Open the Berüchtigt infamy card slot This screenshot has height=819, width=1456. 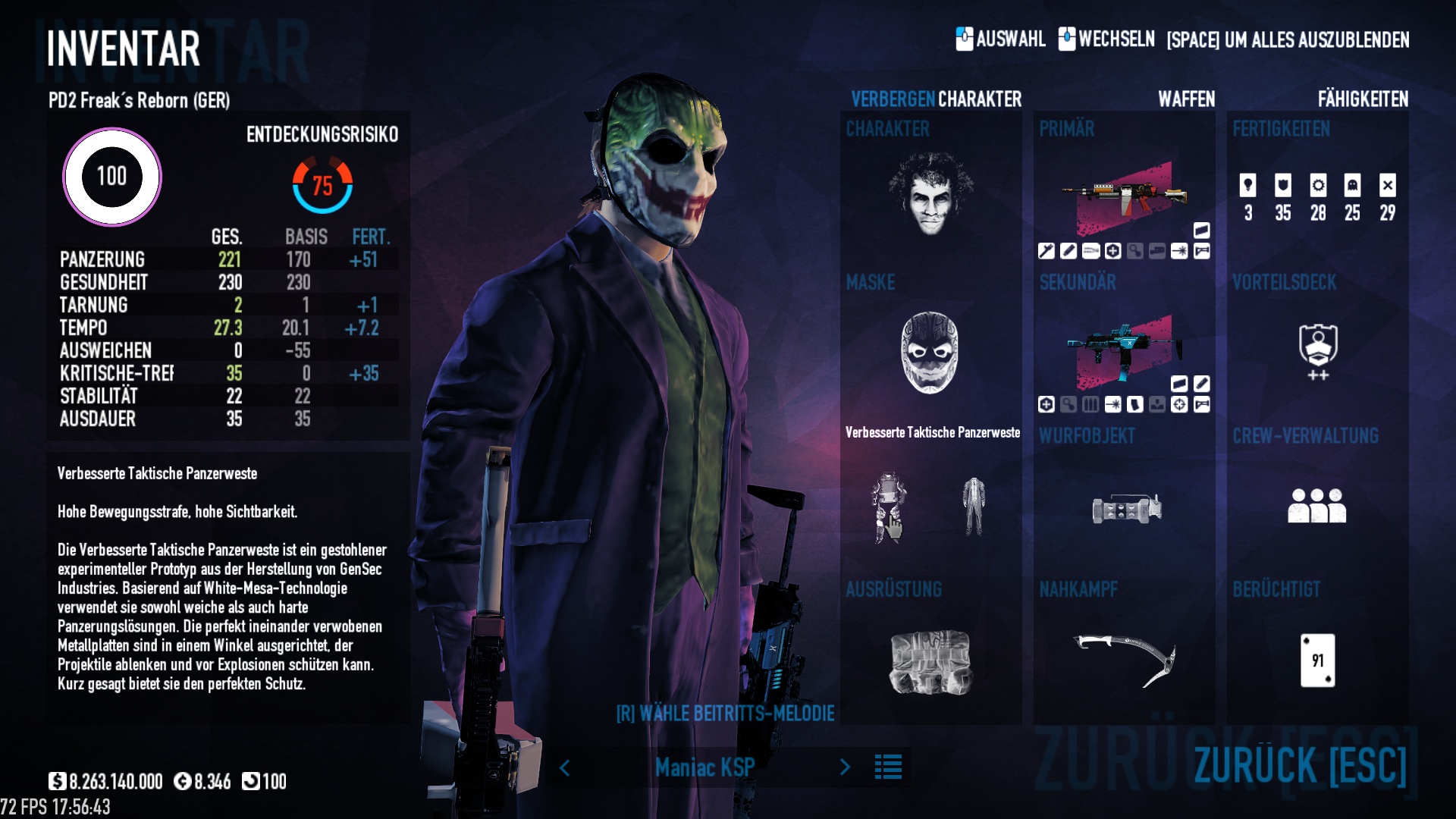coord(1317,660)
